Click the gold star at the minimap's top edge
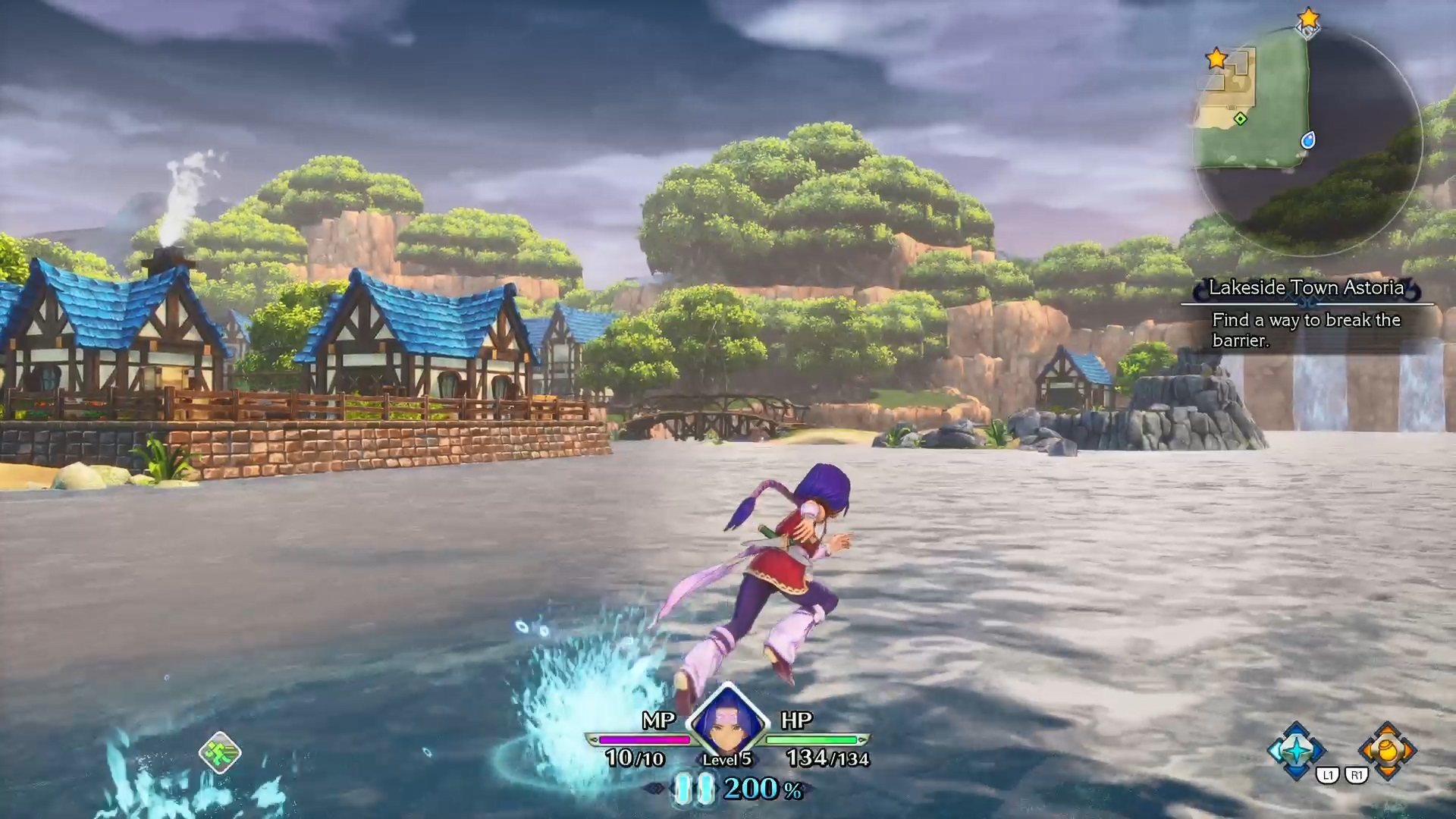The width and height of the screenshot is (1456, 819). (x=1308, y=18)
